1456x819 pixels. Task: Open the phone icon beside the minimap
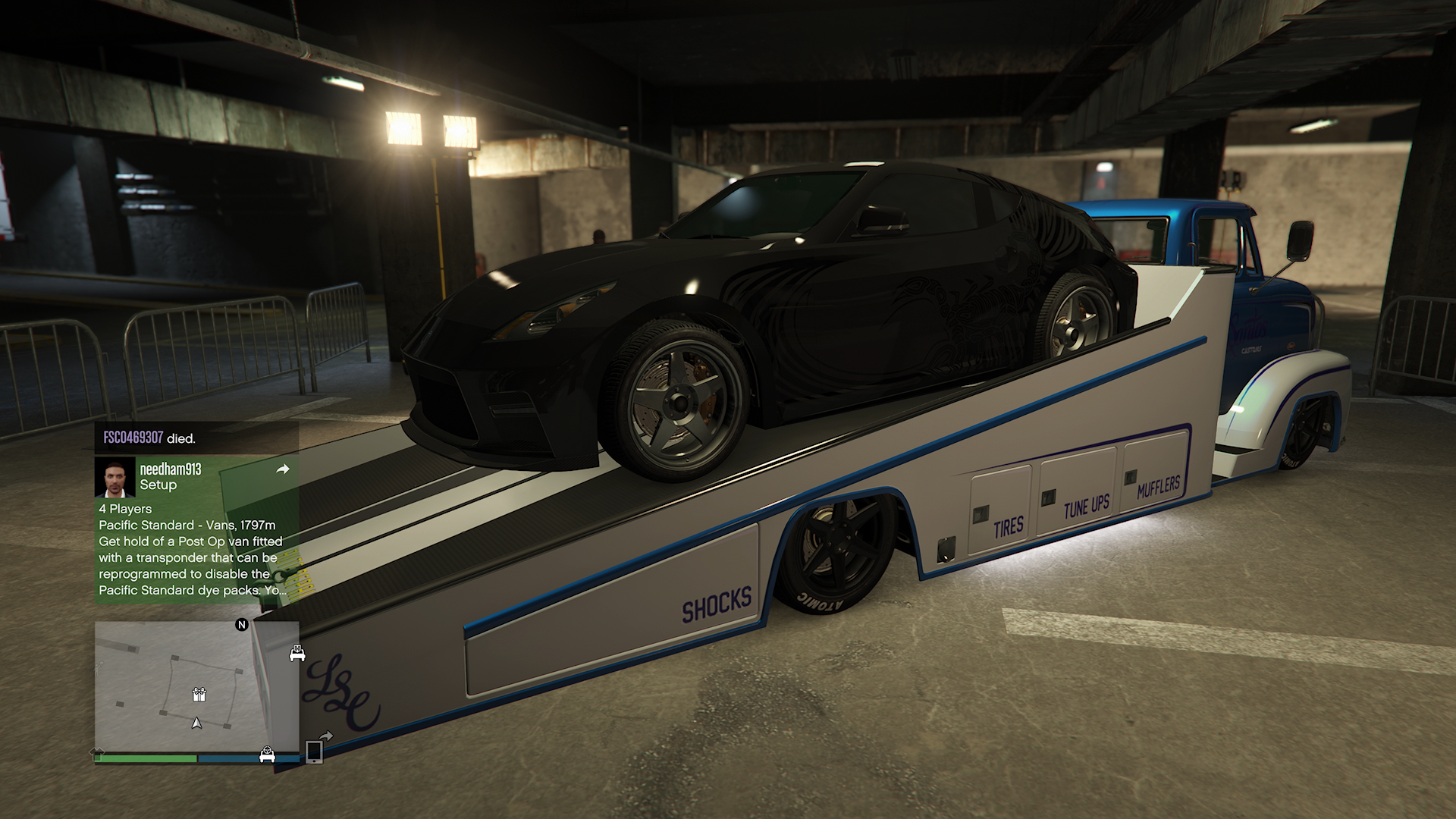(x=314, y=752)
